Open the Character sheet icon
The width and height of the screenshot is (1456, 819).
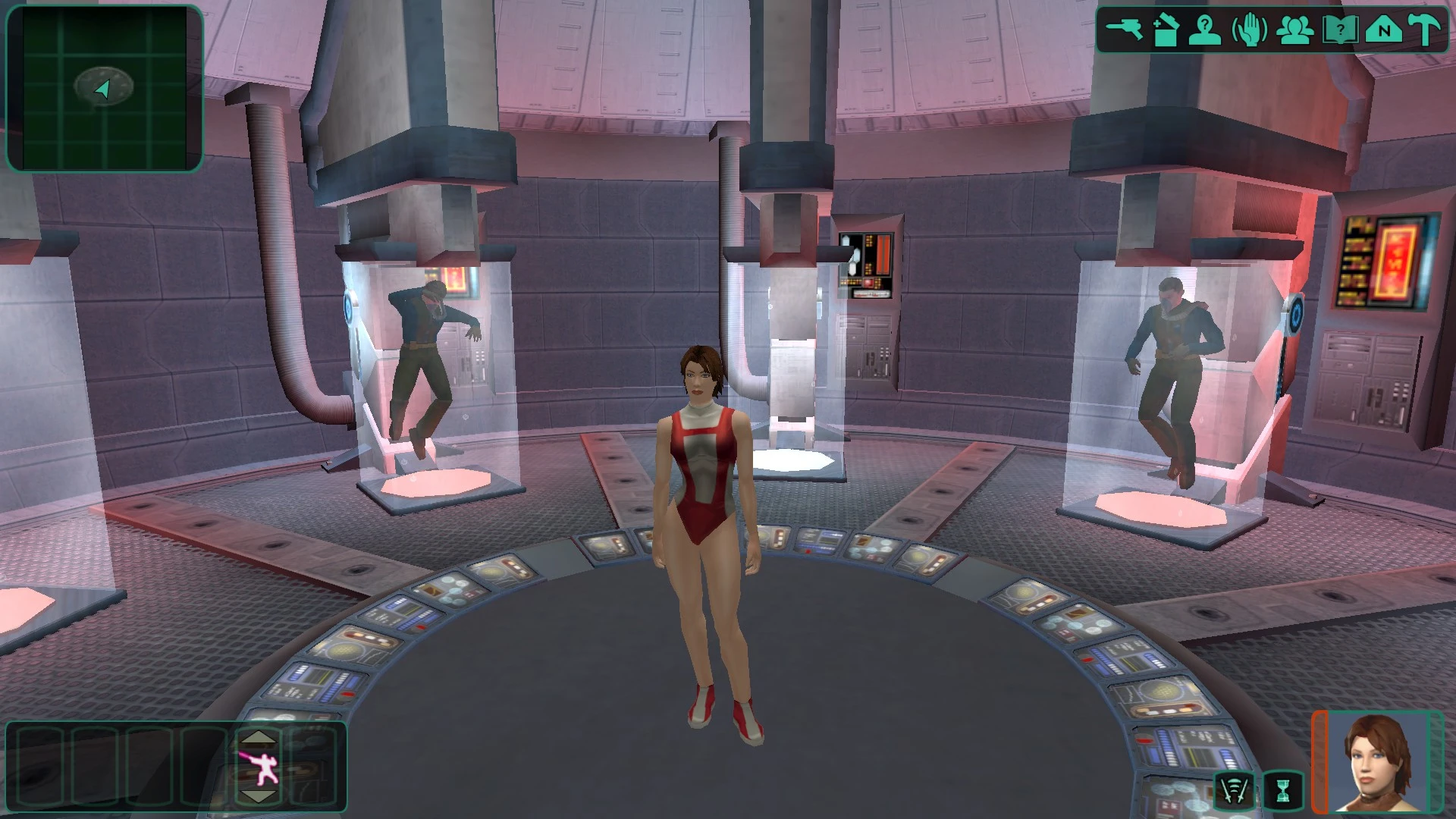(x=1204, y=30)
